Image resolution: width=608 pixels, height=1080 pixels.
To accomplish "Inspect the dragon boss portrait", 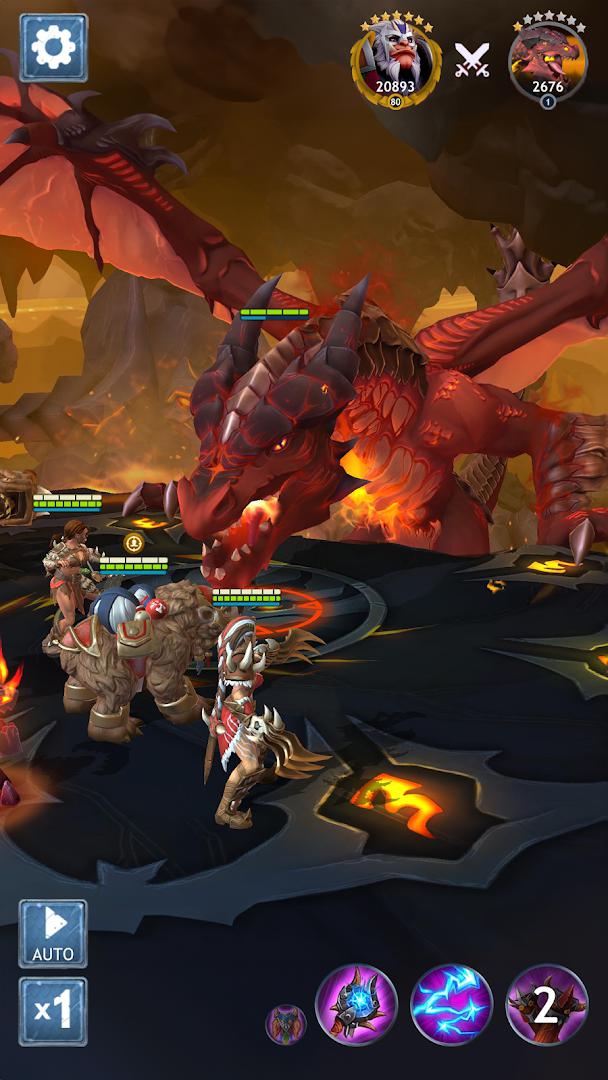I will 547,62.
